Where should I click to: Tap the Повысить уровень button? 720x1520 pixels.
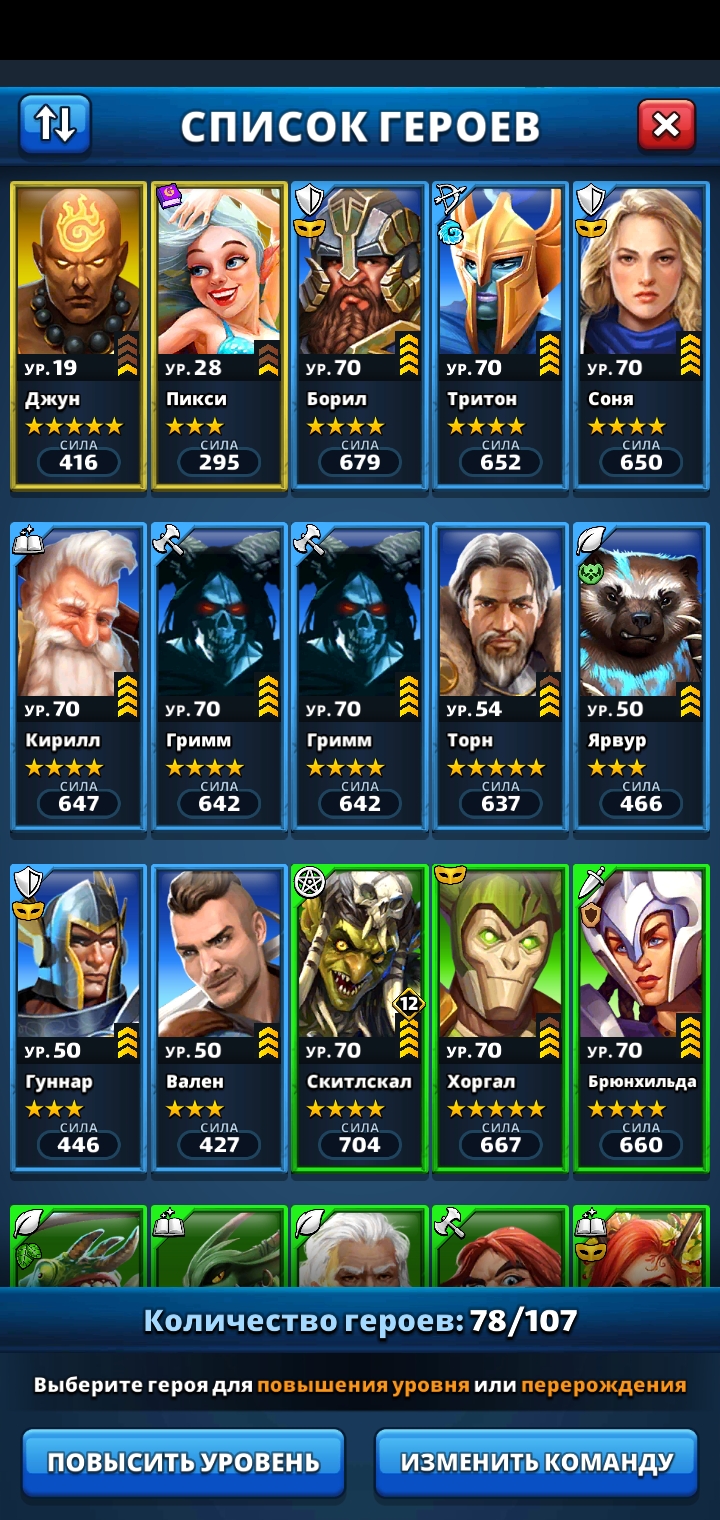[x=183, y=1461]
